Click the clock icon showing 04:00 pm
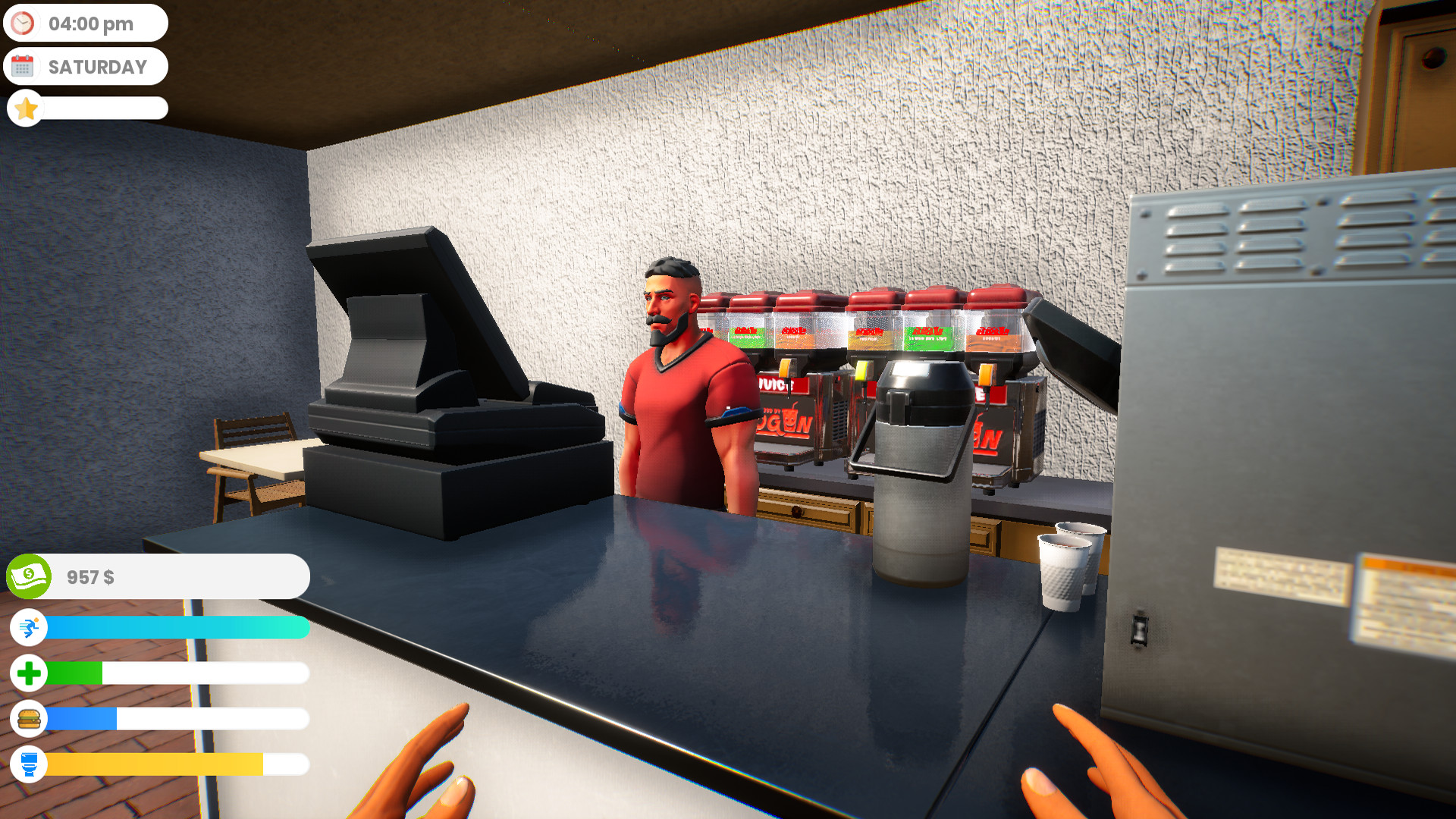The image size is (1456, 819). click(24, 23)
